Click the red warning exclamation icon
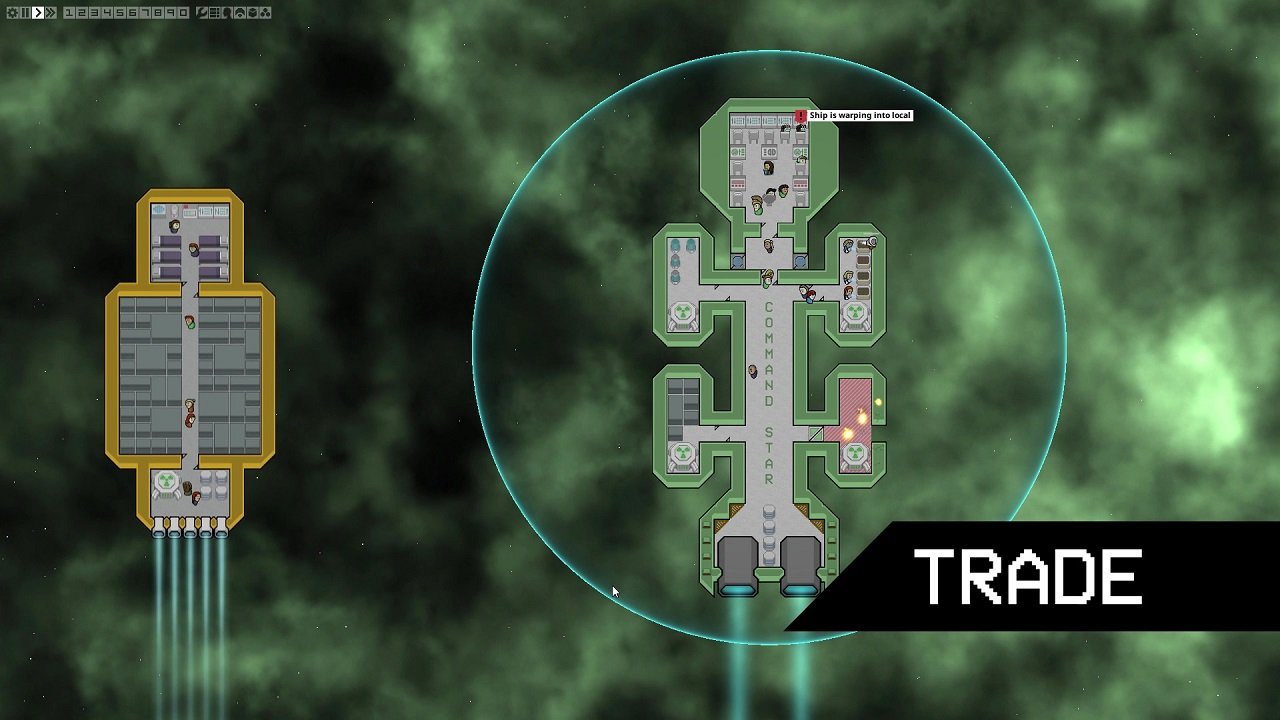 pyautogui.click(x=800, y=115)
